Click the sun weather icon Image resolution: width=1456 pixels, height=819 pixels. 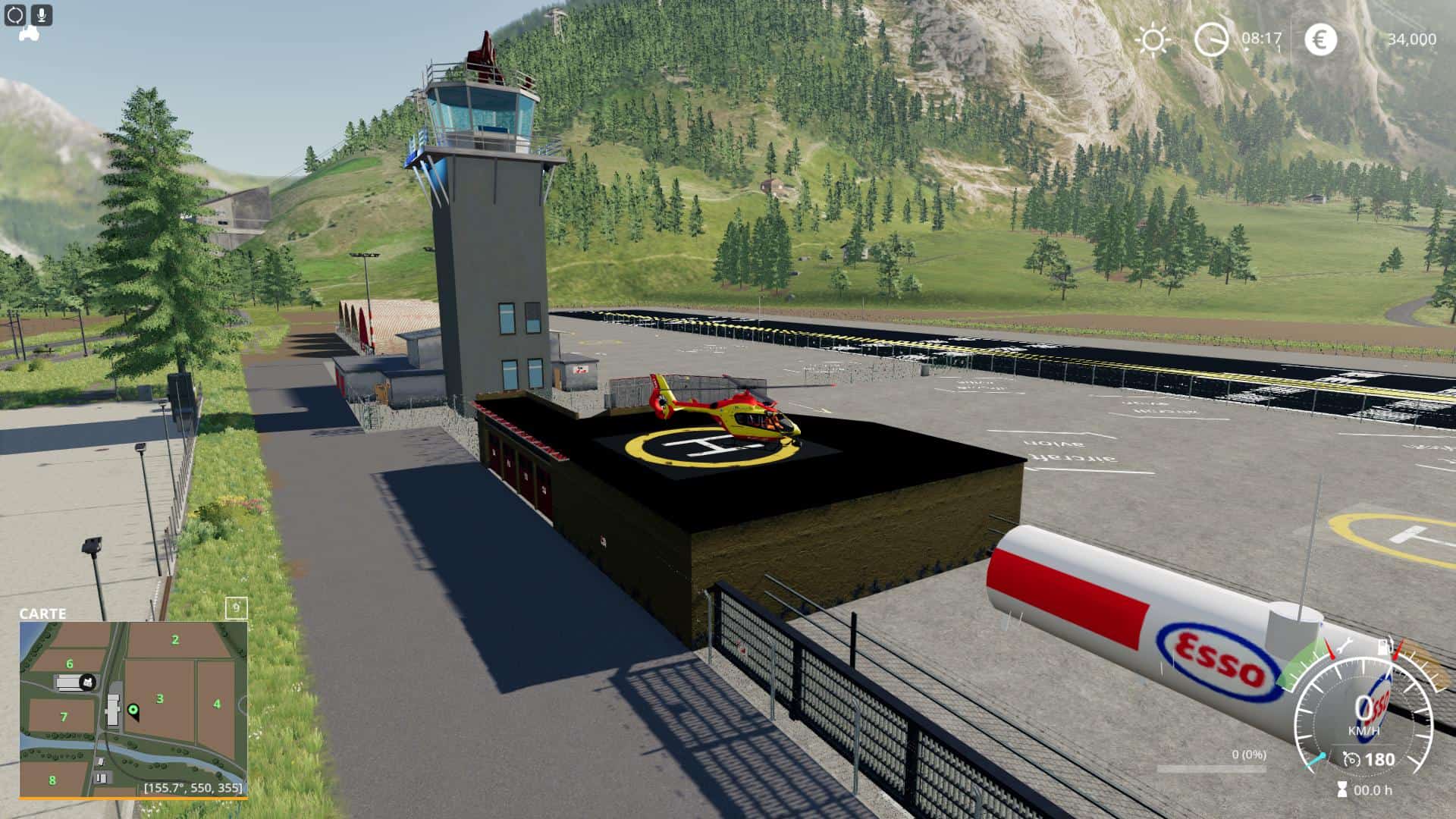click(1153, 39)
